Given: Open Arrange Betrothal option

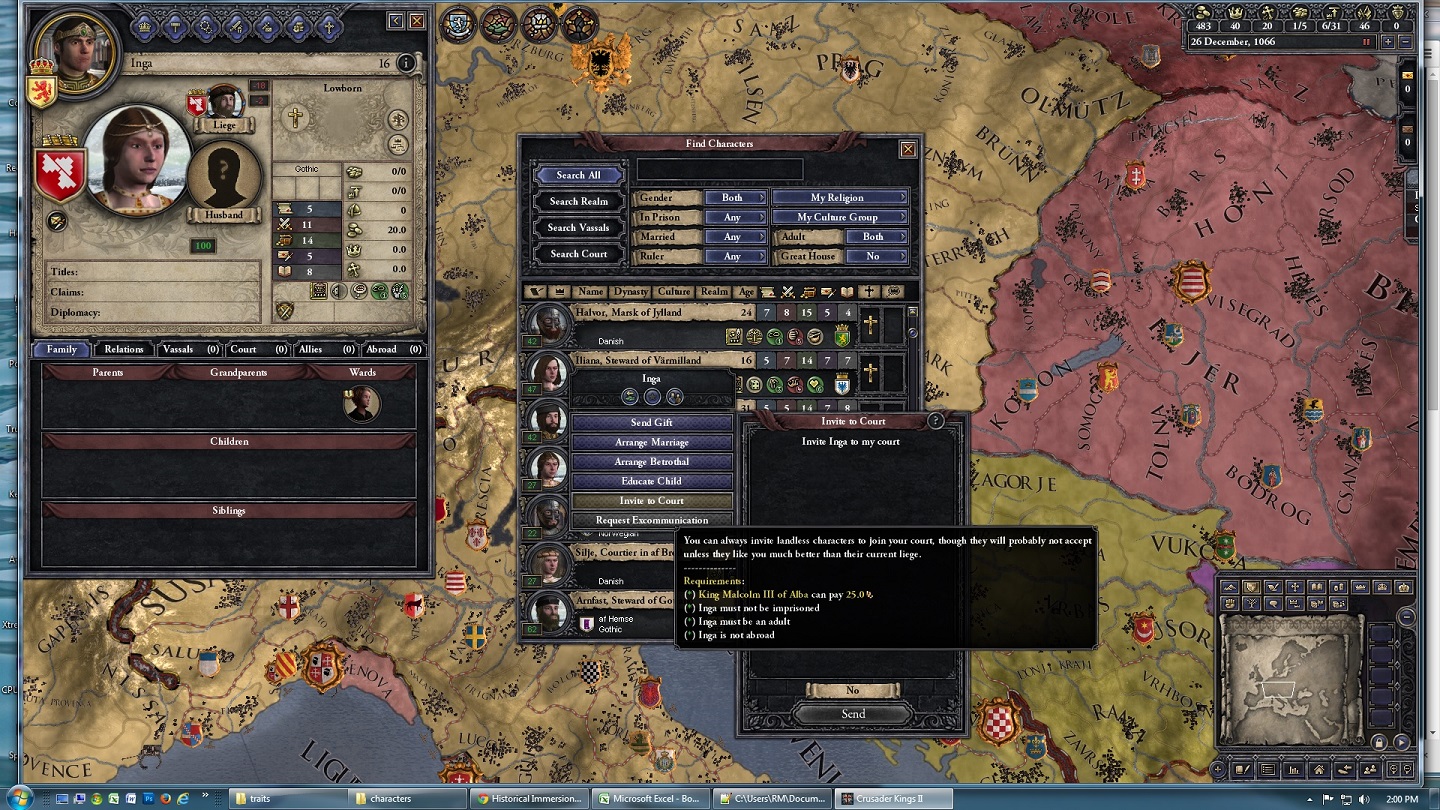Looking at the screenshot, I should coord(651,462).
